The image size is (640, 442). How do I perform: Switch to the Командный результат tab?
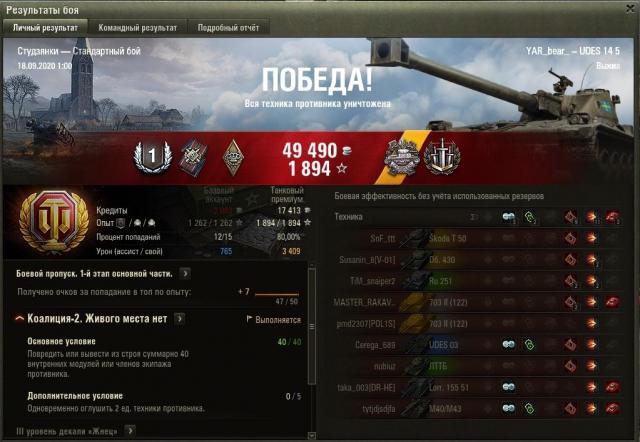click(x=138, y=28)
